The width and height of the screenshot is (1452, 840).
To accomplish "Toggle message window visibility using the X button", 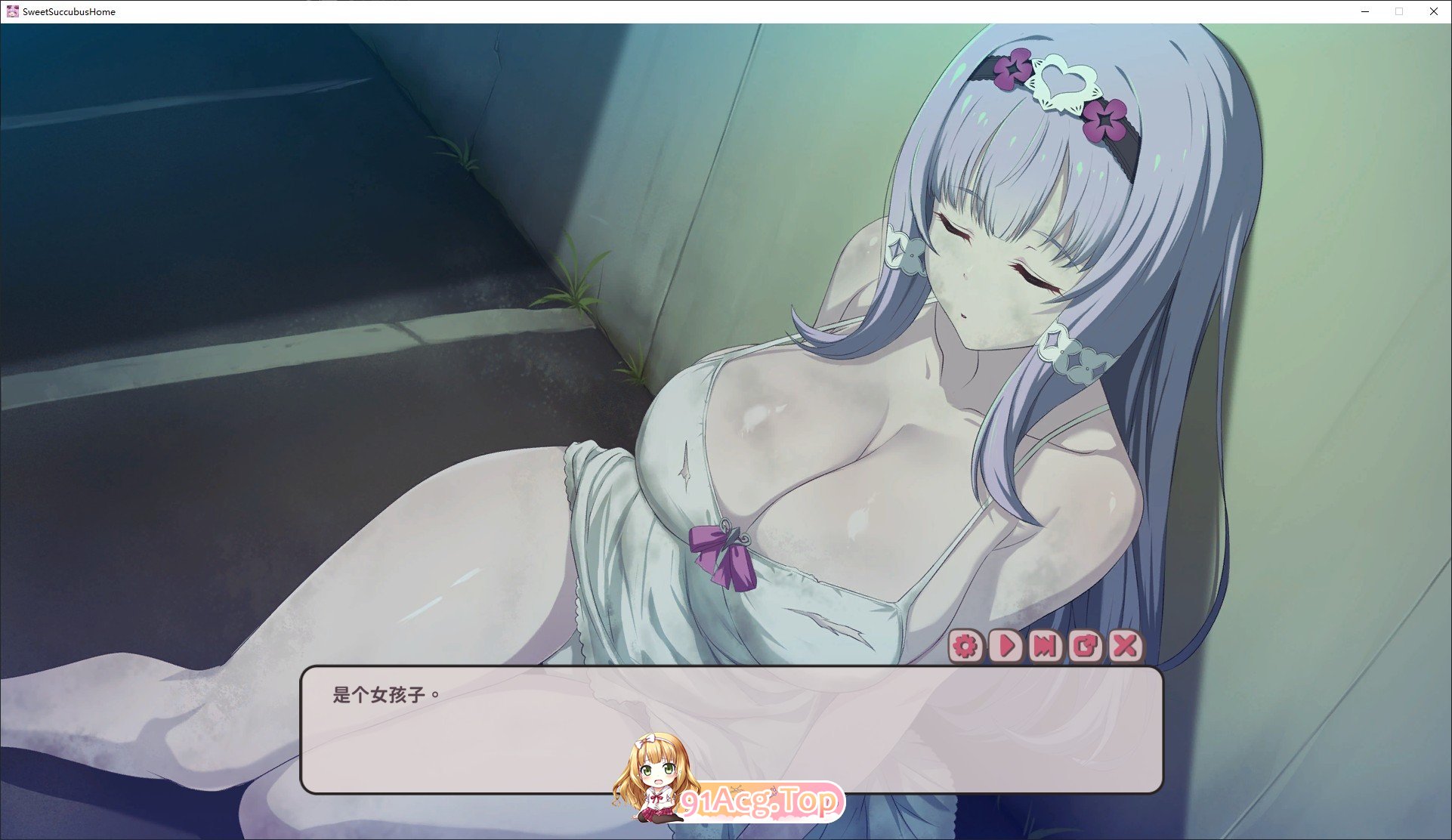I will click(1125, 647).
